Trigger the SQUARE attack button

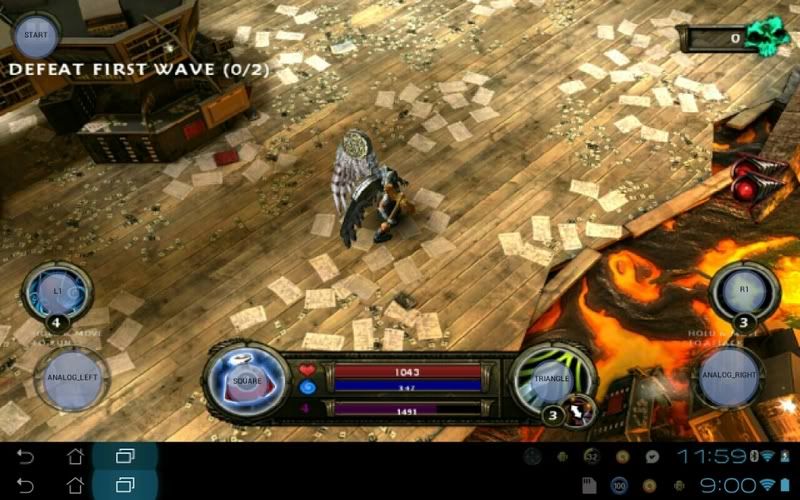click(x=246, y=381)
